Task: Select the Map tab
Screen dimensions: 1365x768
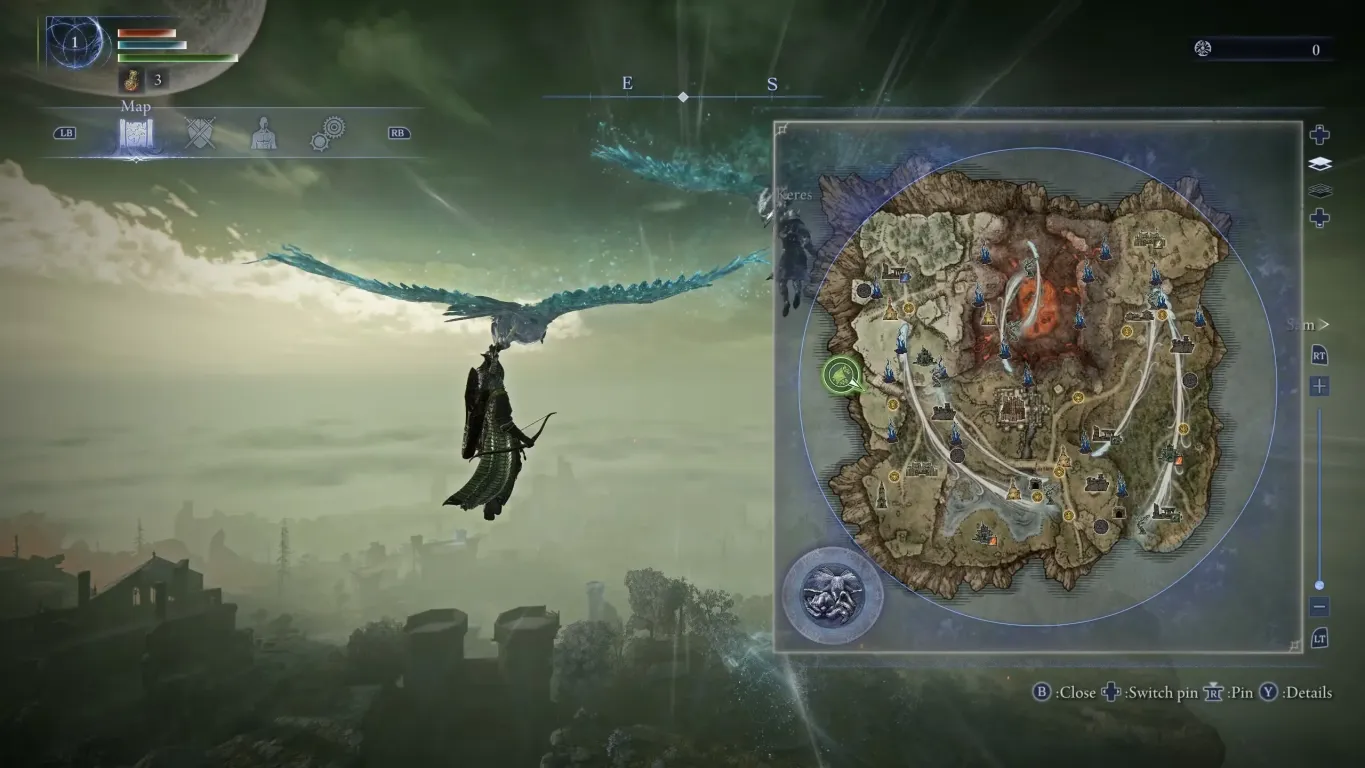Action: 135,134
